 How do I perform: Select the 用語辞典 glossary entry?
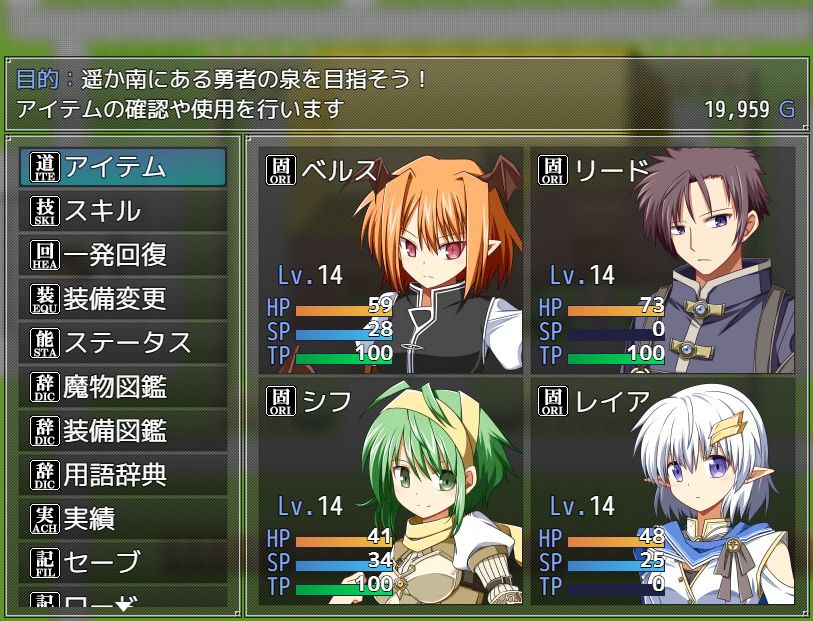pos(123,475)
